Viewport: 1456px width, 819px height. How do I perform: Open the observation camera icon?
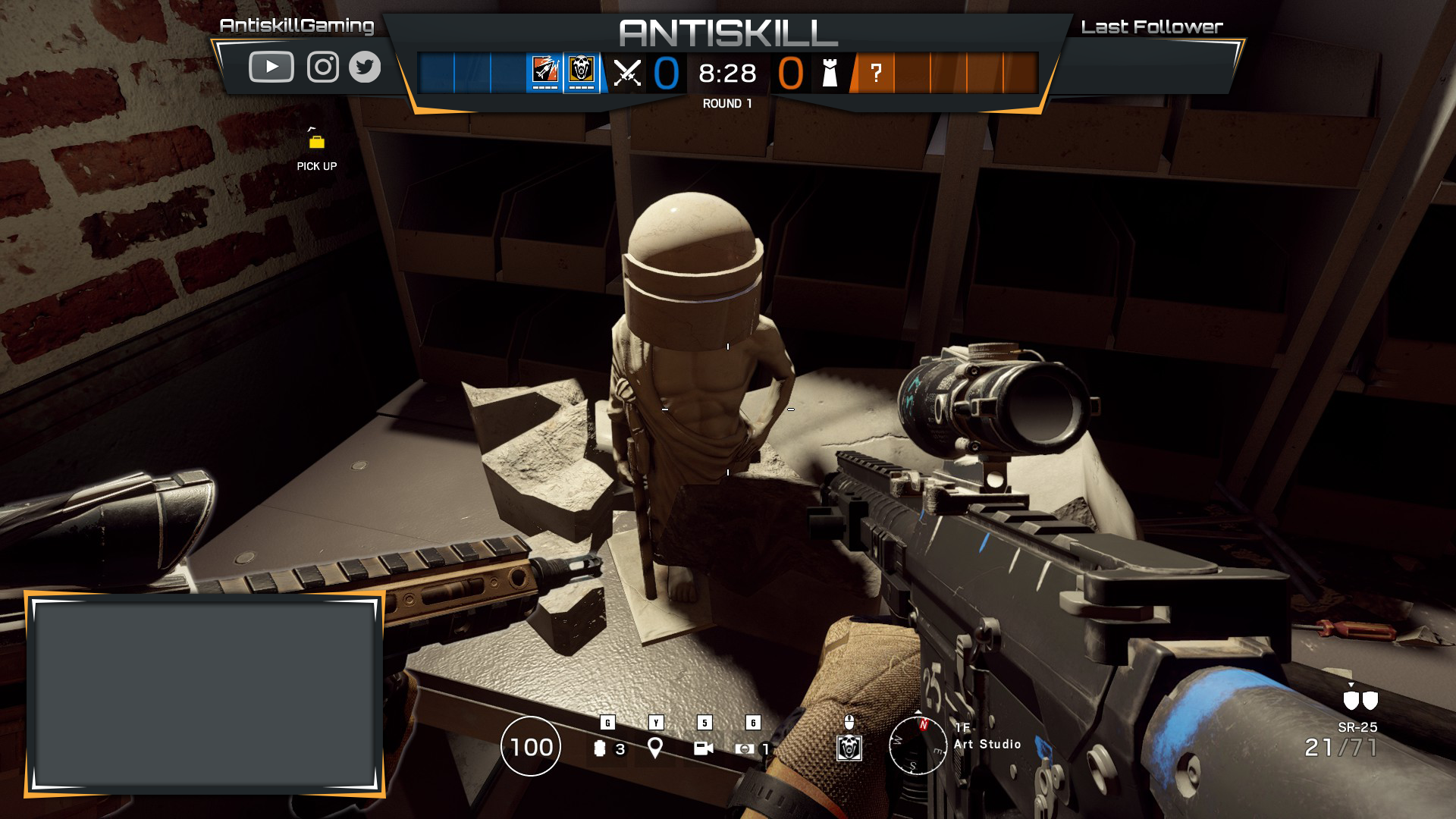[703, 748]
